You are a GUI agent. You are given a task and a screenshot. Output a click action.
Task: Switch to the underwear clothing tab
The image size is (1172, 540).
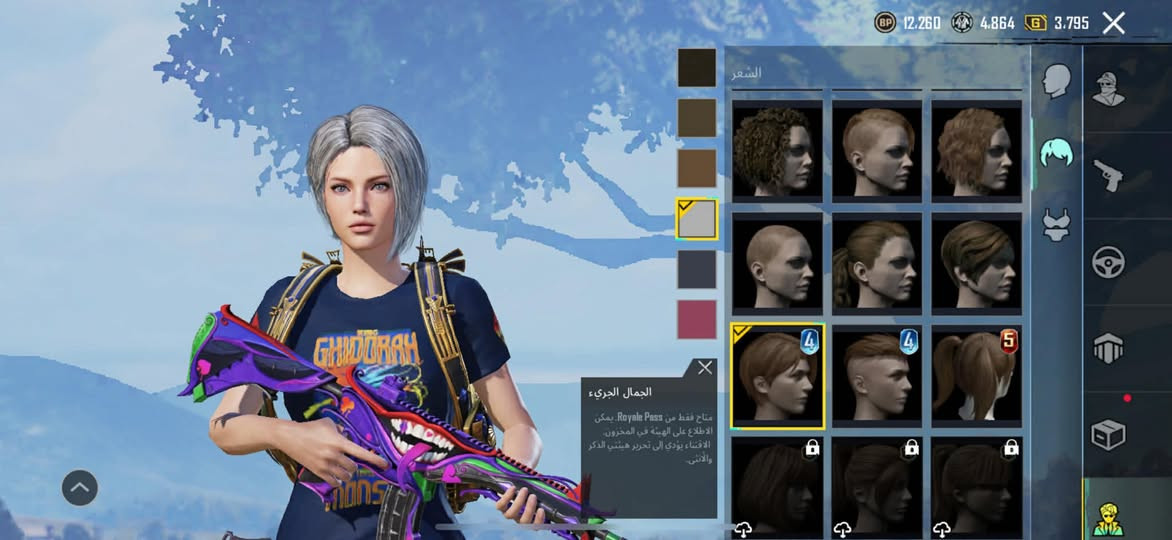1056,224
